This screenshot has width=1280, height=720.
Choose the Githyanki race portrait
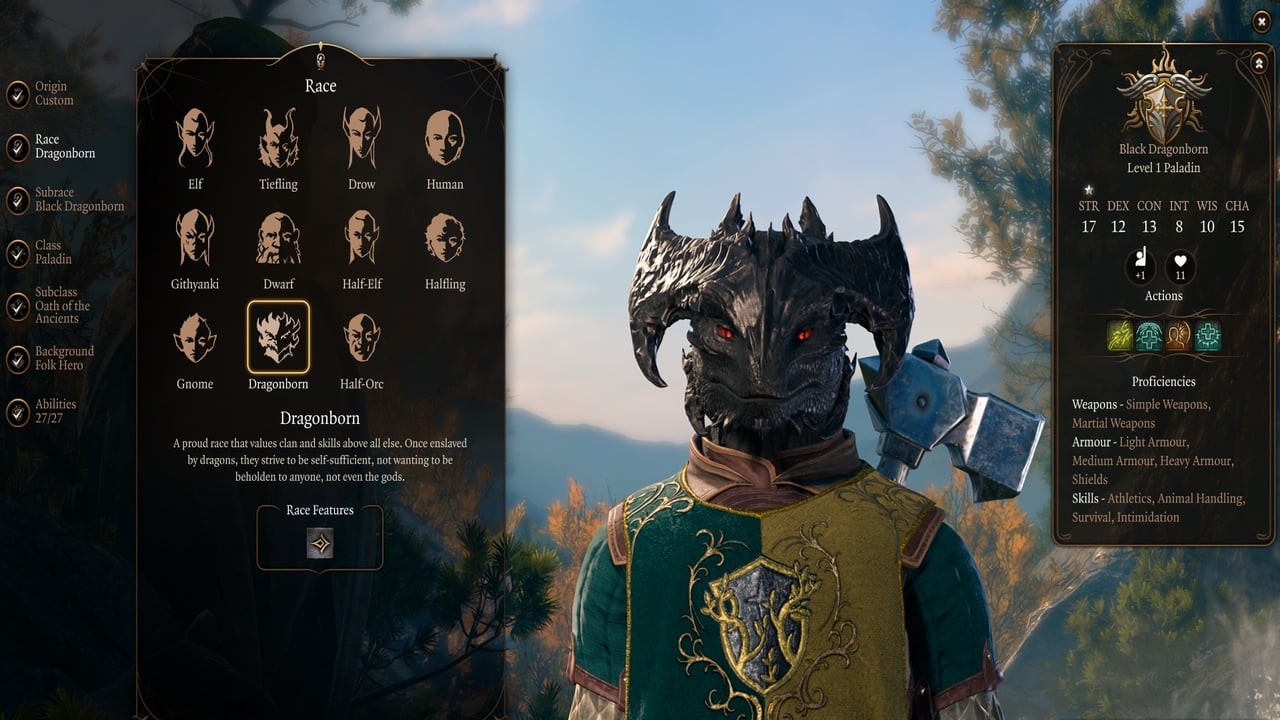point(195,238)
